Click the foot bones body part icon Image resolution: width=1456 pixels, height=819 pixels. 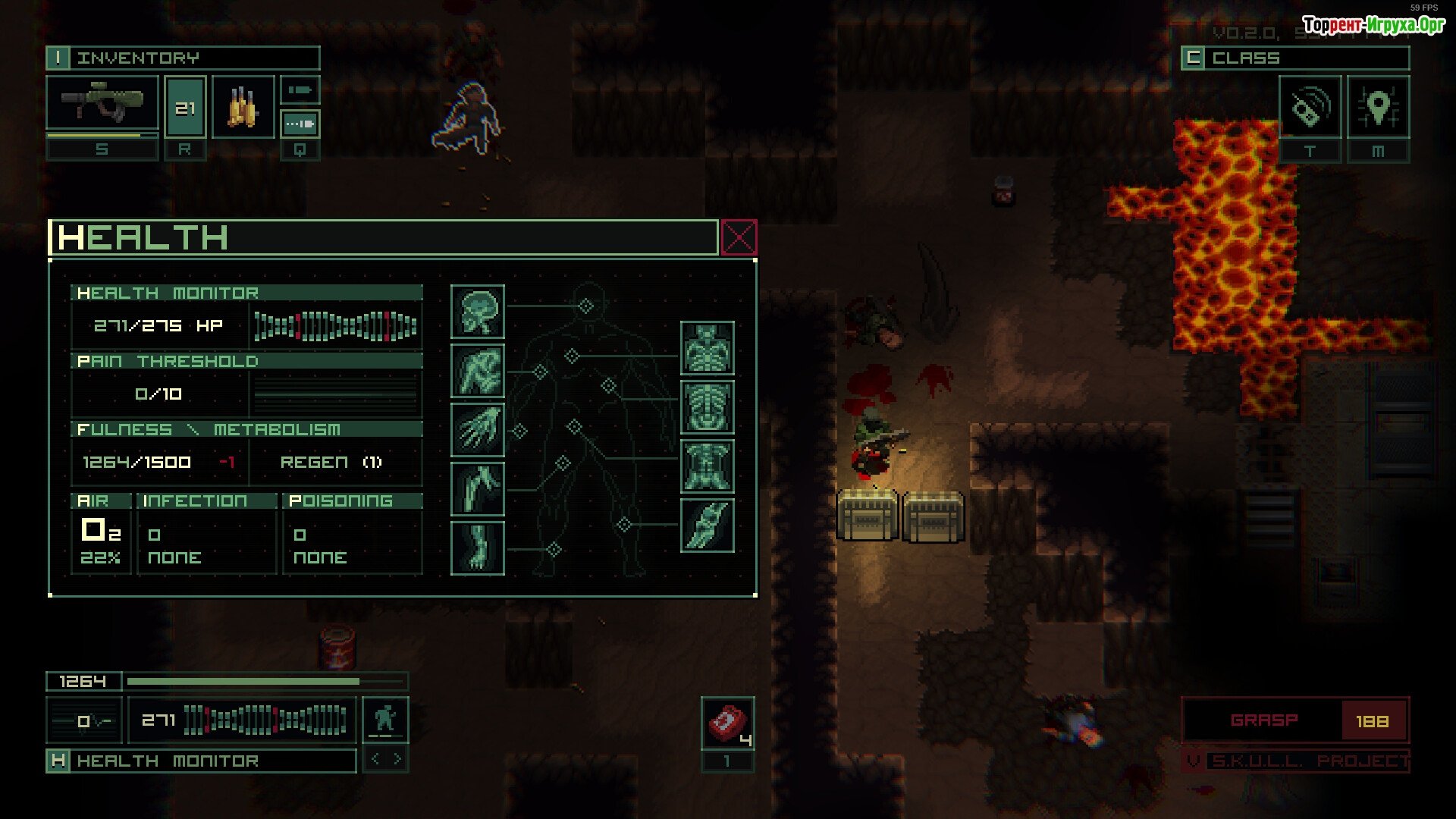478,548
